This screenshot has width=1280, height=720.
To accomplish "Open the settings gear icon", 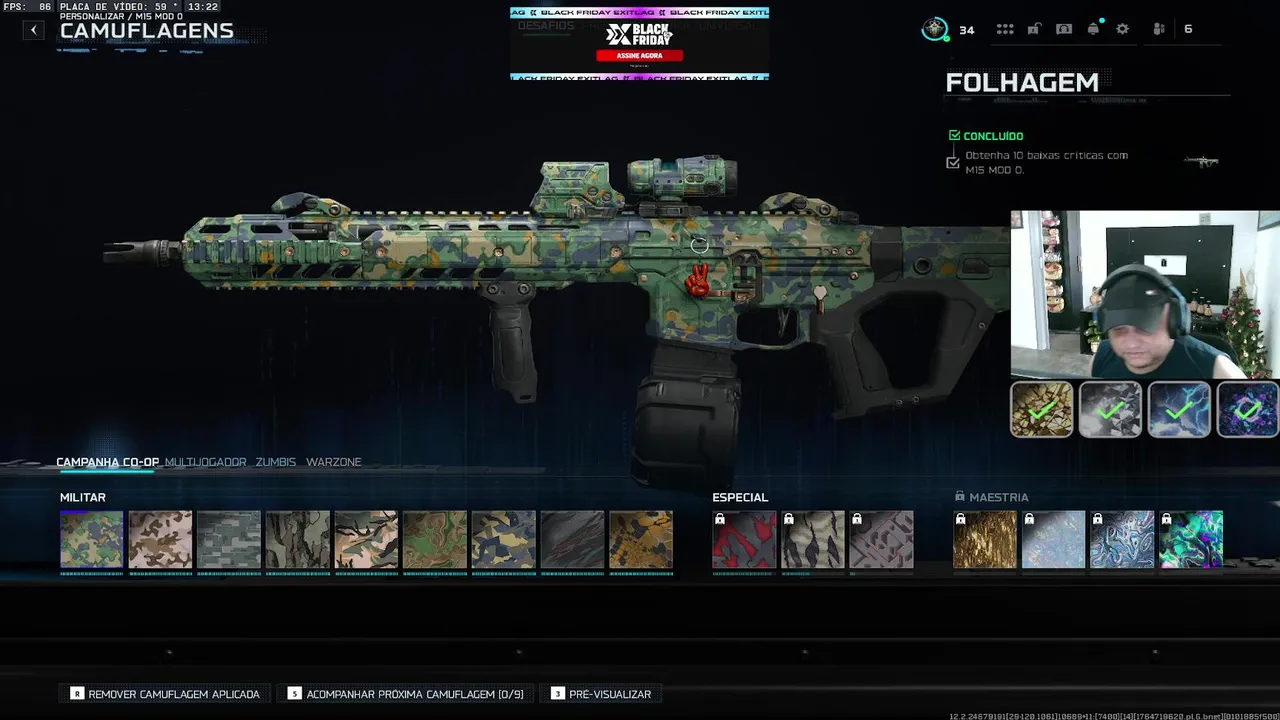I will click(1122, 29).
